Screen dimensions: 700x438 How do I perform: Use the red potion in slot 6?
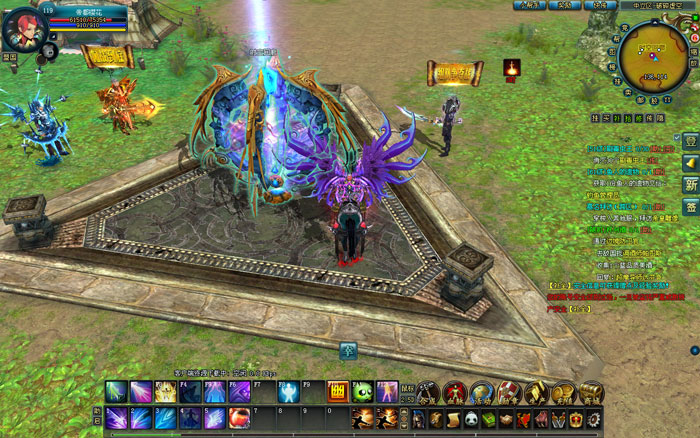click(x=238, y=418)
